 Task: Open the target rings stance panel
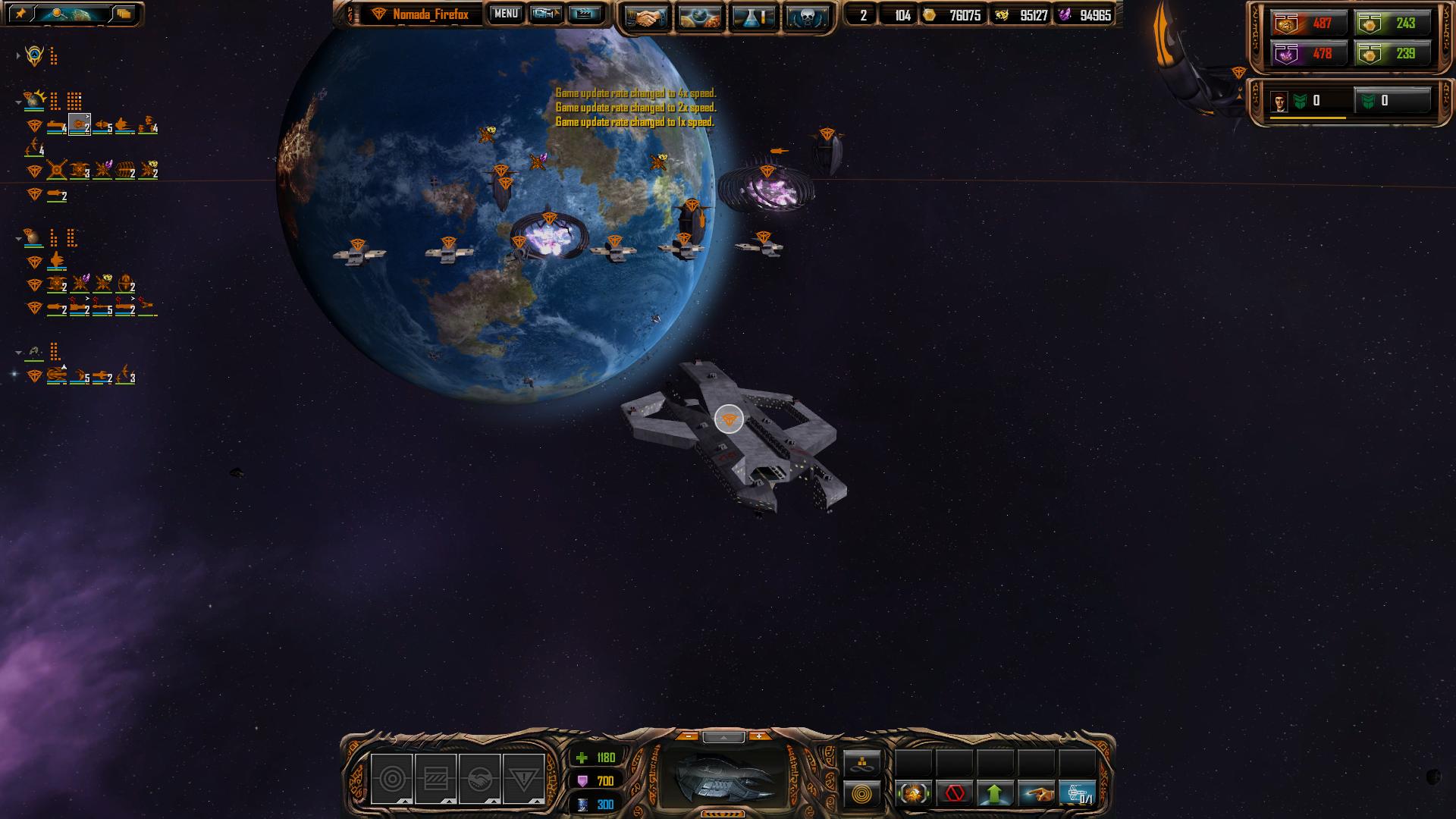click(x=392, y=779)
